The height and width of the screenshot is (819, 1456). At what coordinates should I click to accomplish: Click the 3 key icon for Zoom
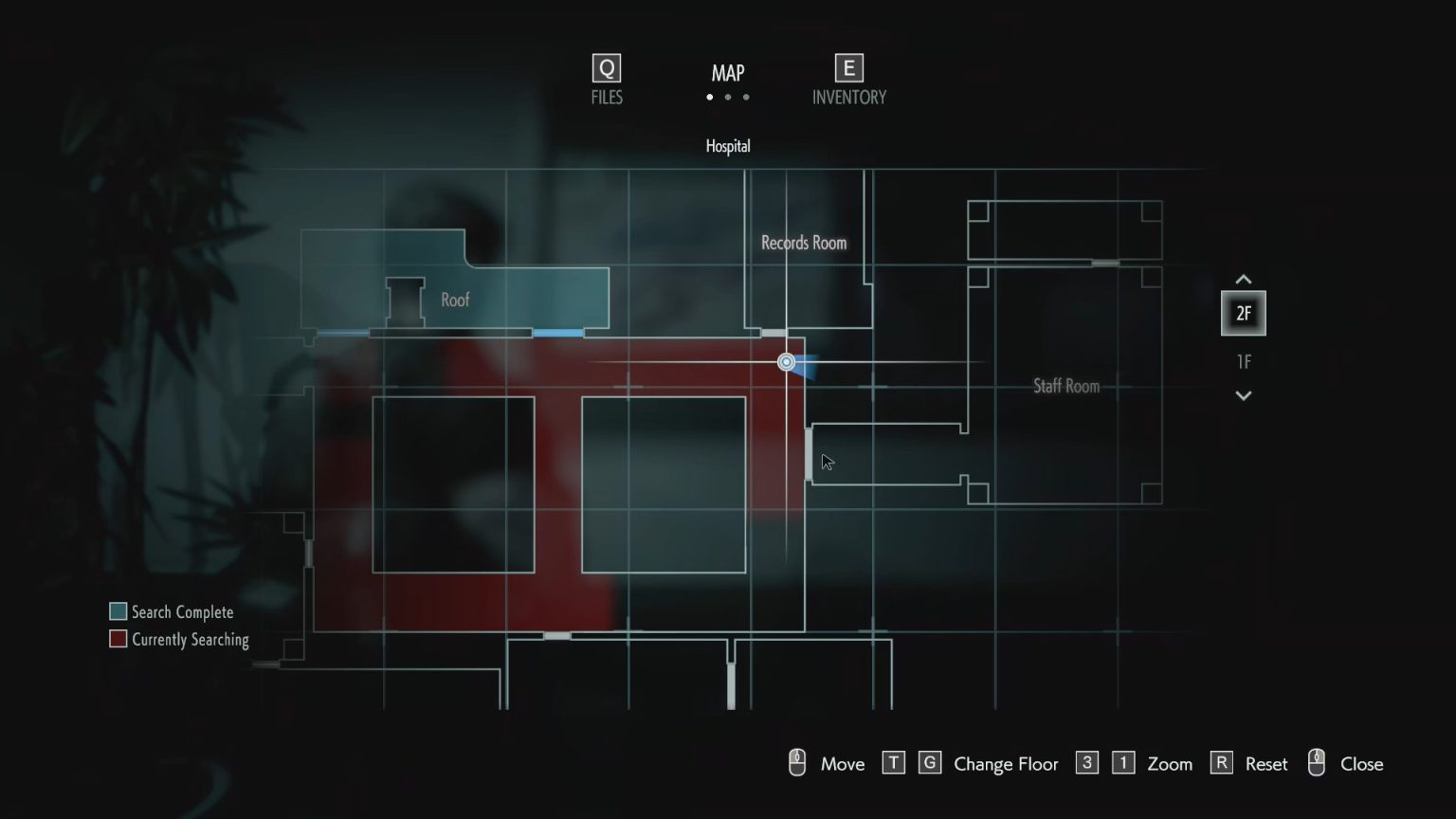pos(1086,763)
